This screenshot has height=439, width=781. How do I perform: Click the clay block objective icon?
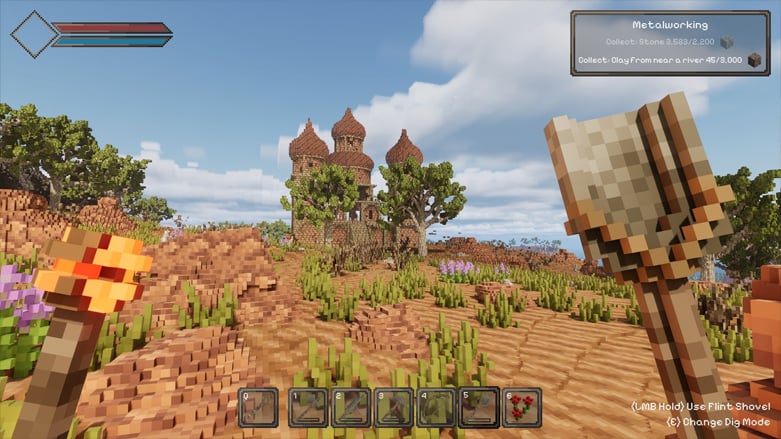[x=753, y=61]
